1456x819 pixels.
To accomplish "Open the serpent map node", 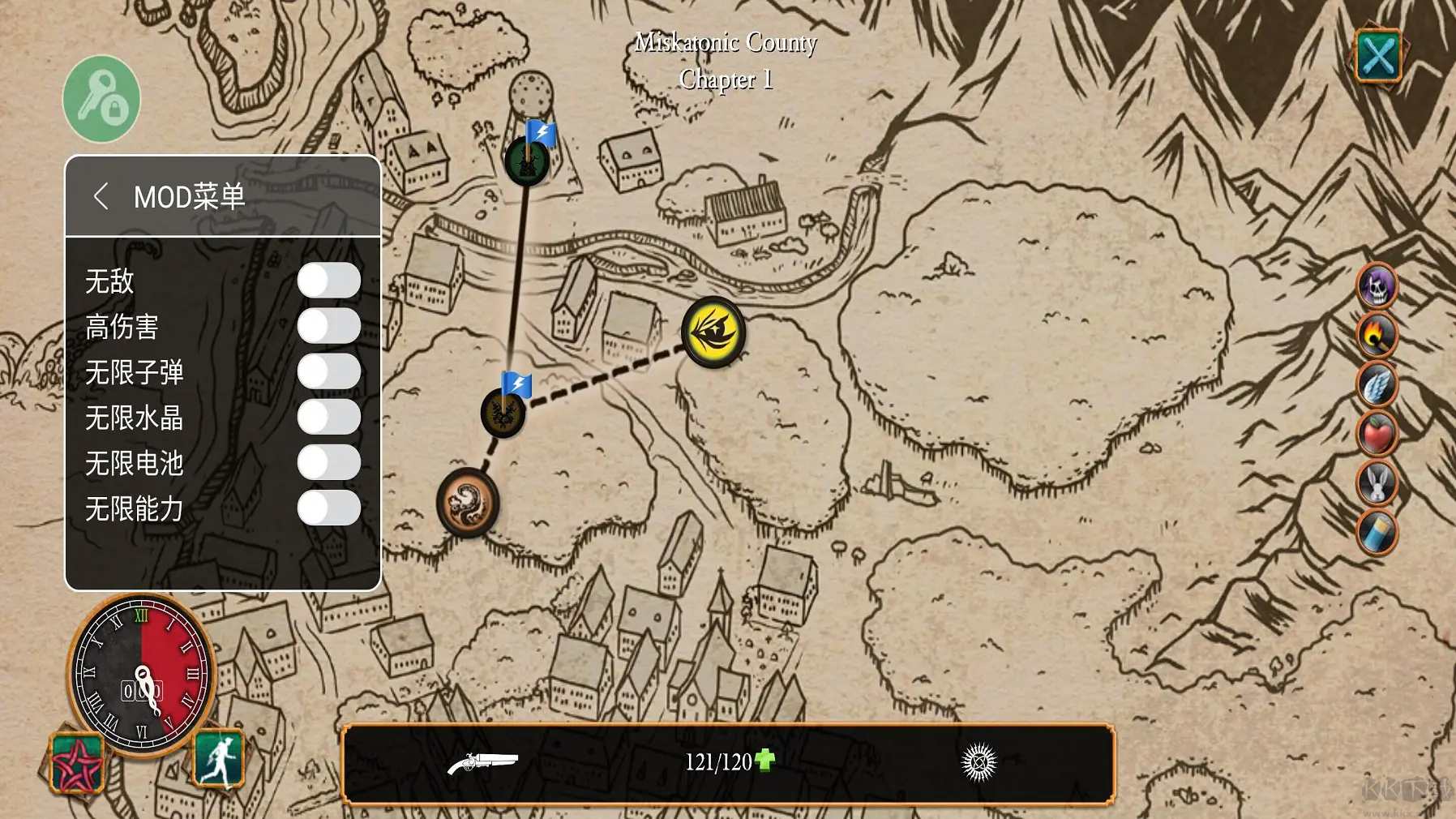I will pos(467,502).
